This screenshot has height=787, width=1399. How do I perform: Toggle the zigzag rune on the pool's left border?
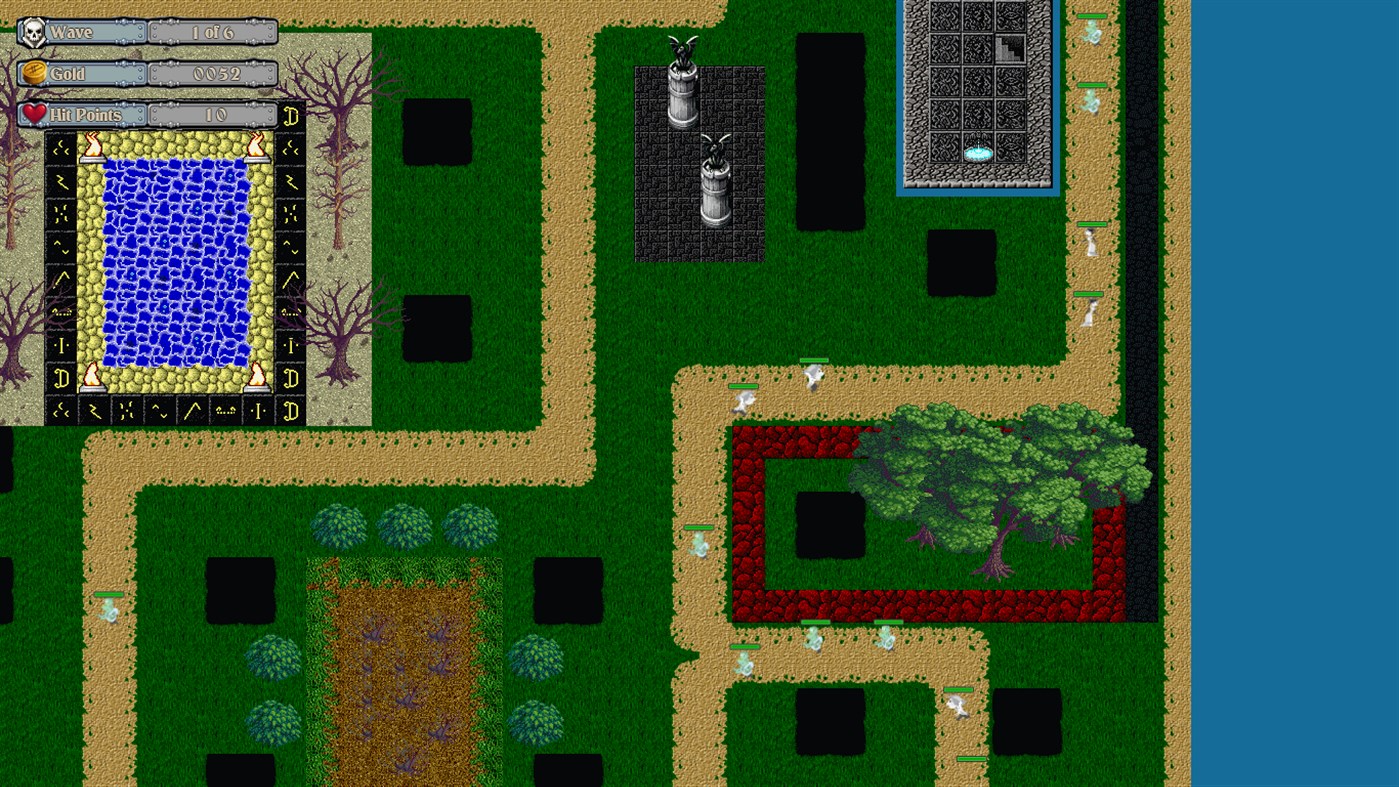point(61,181)
